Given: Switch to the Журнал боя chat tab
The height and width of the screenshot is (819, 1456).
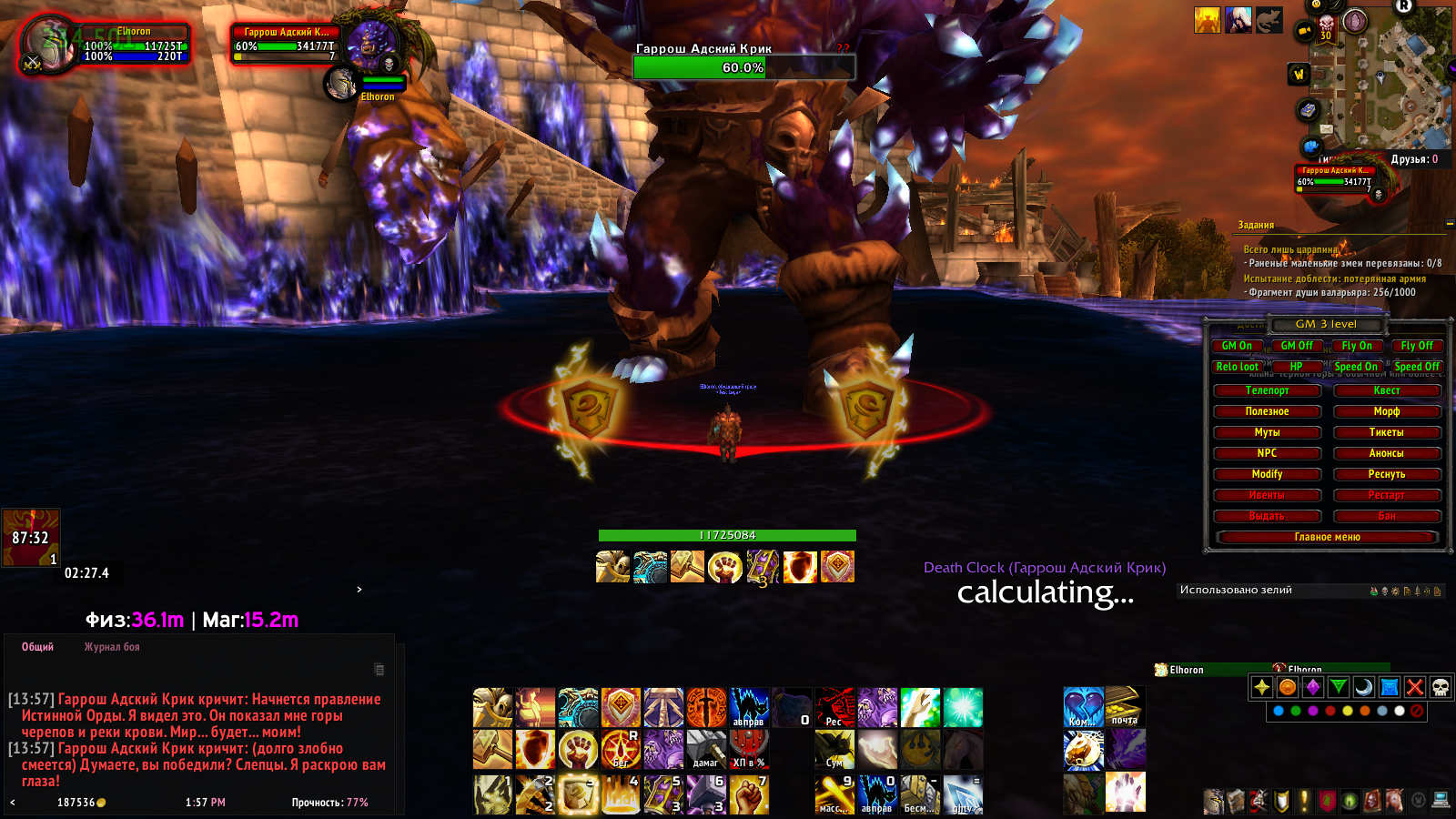Looking at the screenshot, I should 112,647.
